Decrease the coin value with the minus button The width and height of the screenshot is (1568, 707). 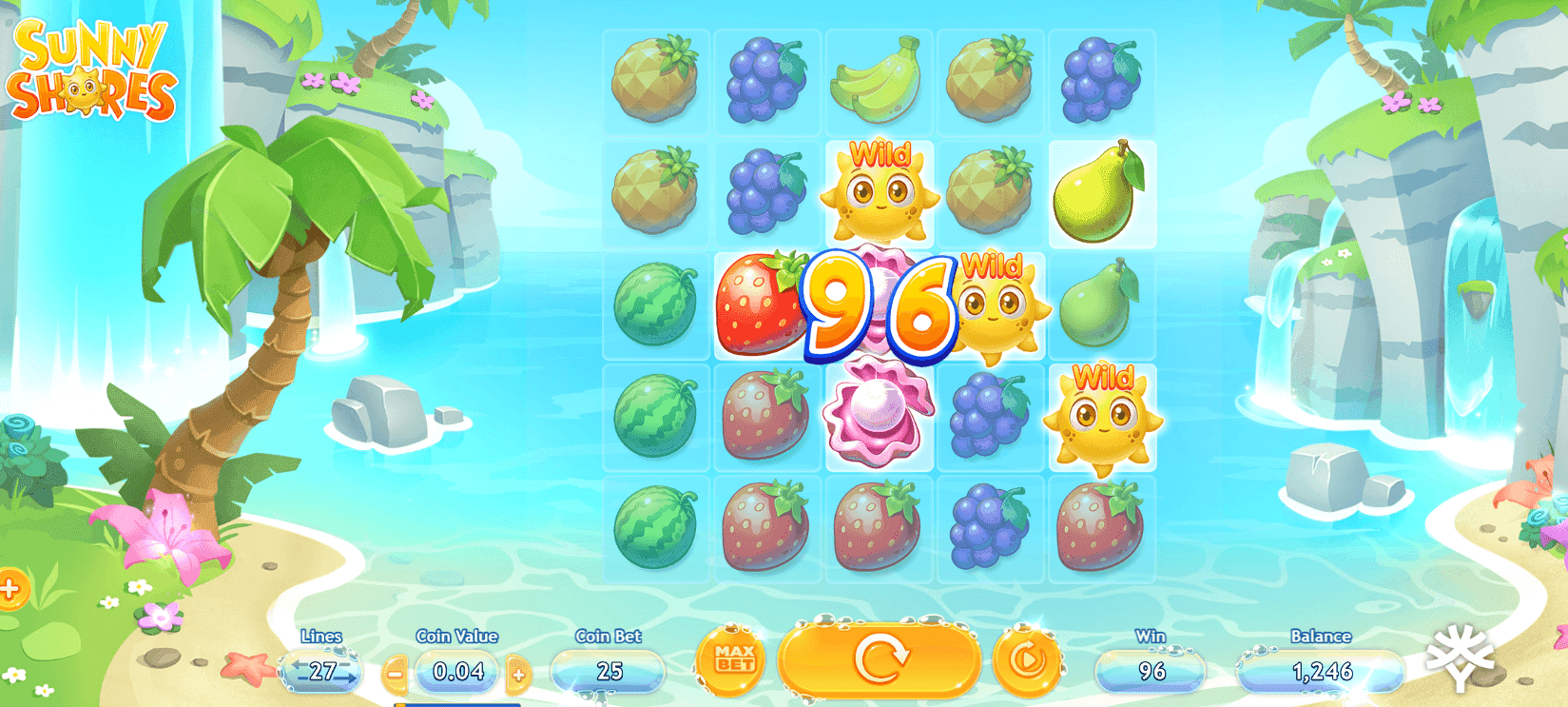click(x=396, y=674)
